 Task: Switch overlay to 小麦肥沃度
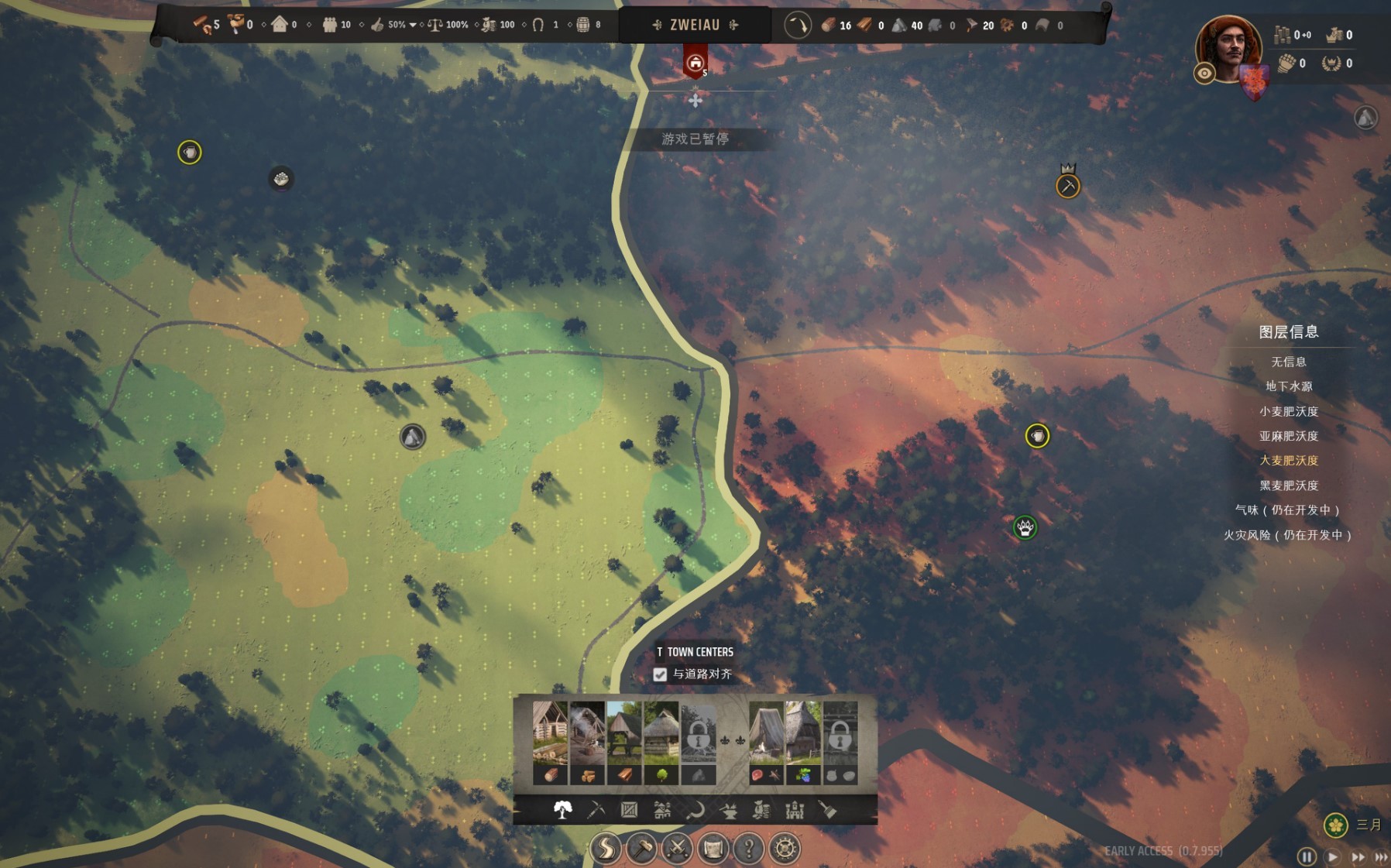[1289, 411]
